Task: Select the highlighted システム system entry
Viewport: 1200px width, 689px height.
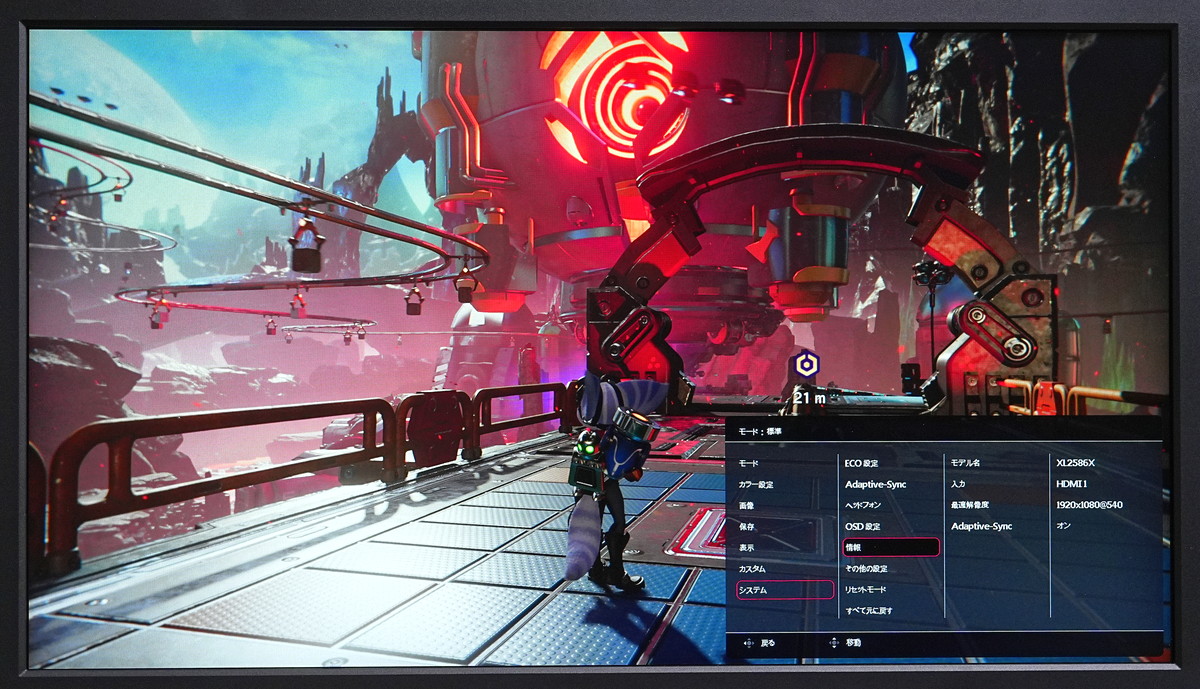Action: click(x=785, y=590)
